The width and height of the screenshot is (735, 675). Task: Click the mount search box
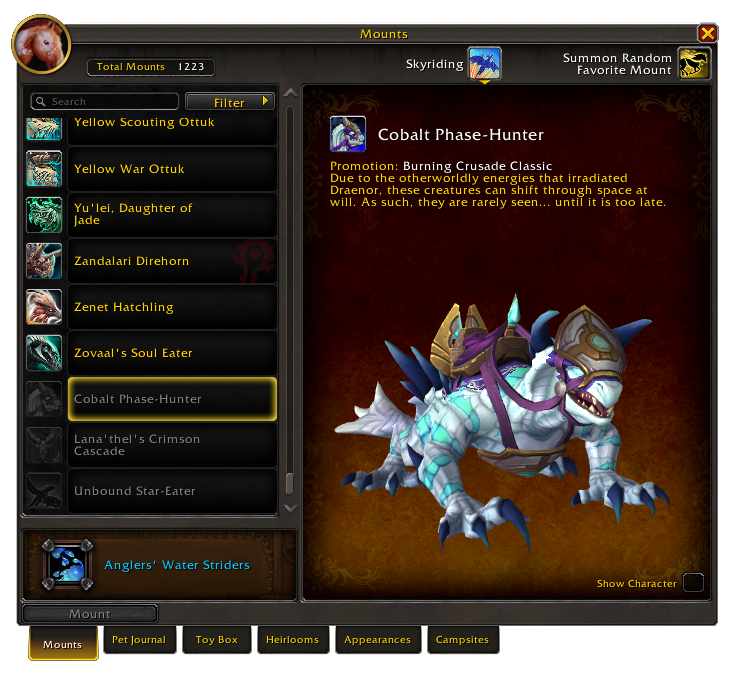pos(105,102)
